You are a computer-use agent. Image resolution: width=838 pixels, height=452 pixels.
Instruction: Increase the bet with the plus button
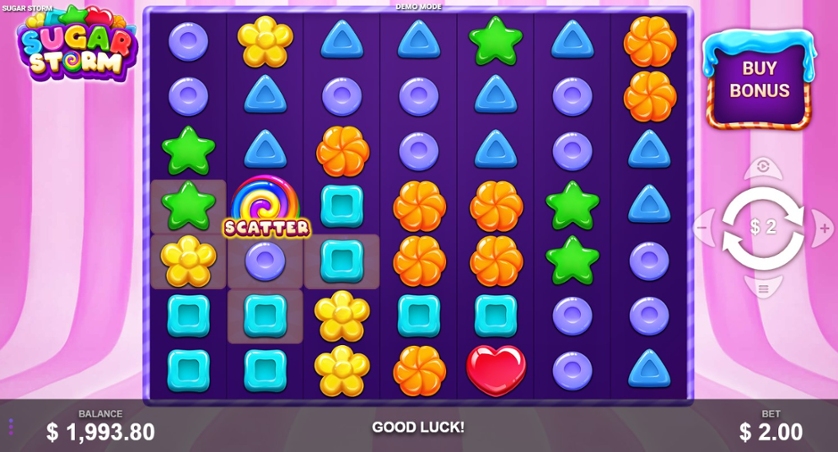point(824,228)
